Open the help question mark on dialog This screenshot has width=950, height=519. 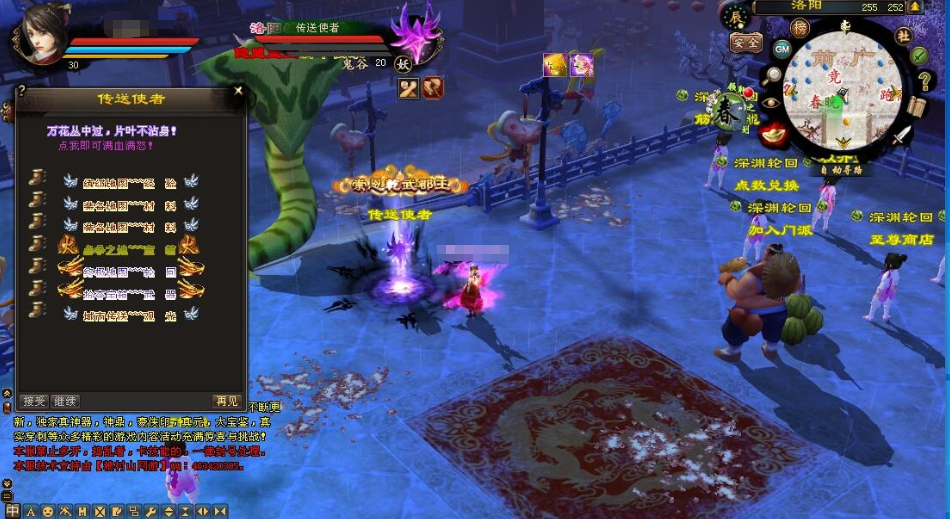(22, 91)
